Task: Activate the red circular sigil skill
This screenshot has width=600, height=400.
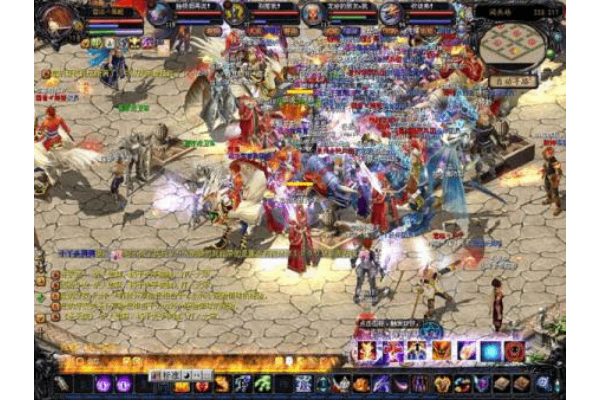Action: [515, 351]
